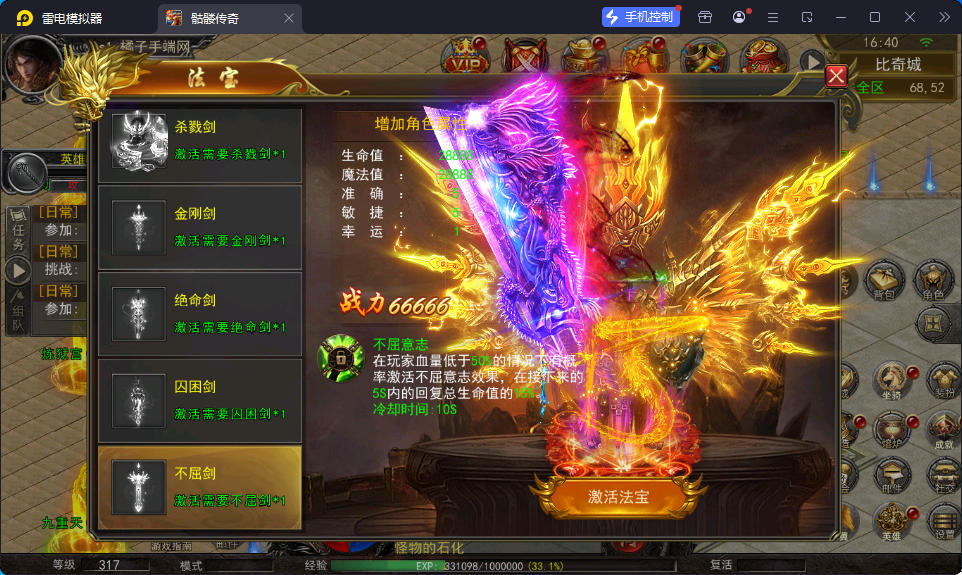Open the 背包 bag icon

[x=884, y=281]
